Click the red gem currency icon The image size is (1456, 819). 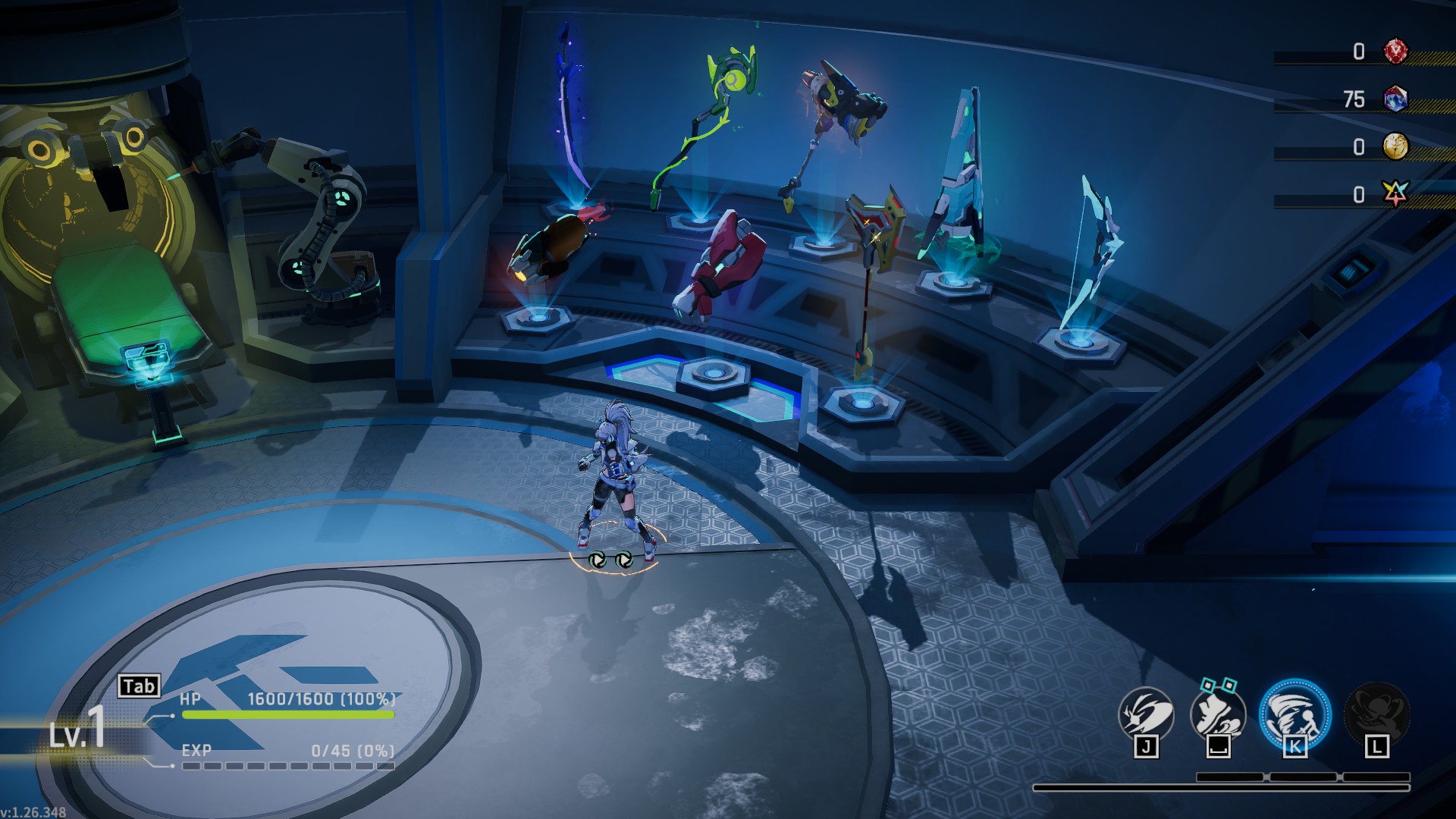pyautogui.click(x=1395, y=52)
